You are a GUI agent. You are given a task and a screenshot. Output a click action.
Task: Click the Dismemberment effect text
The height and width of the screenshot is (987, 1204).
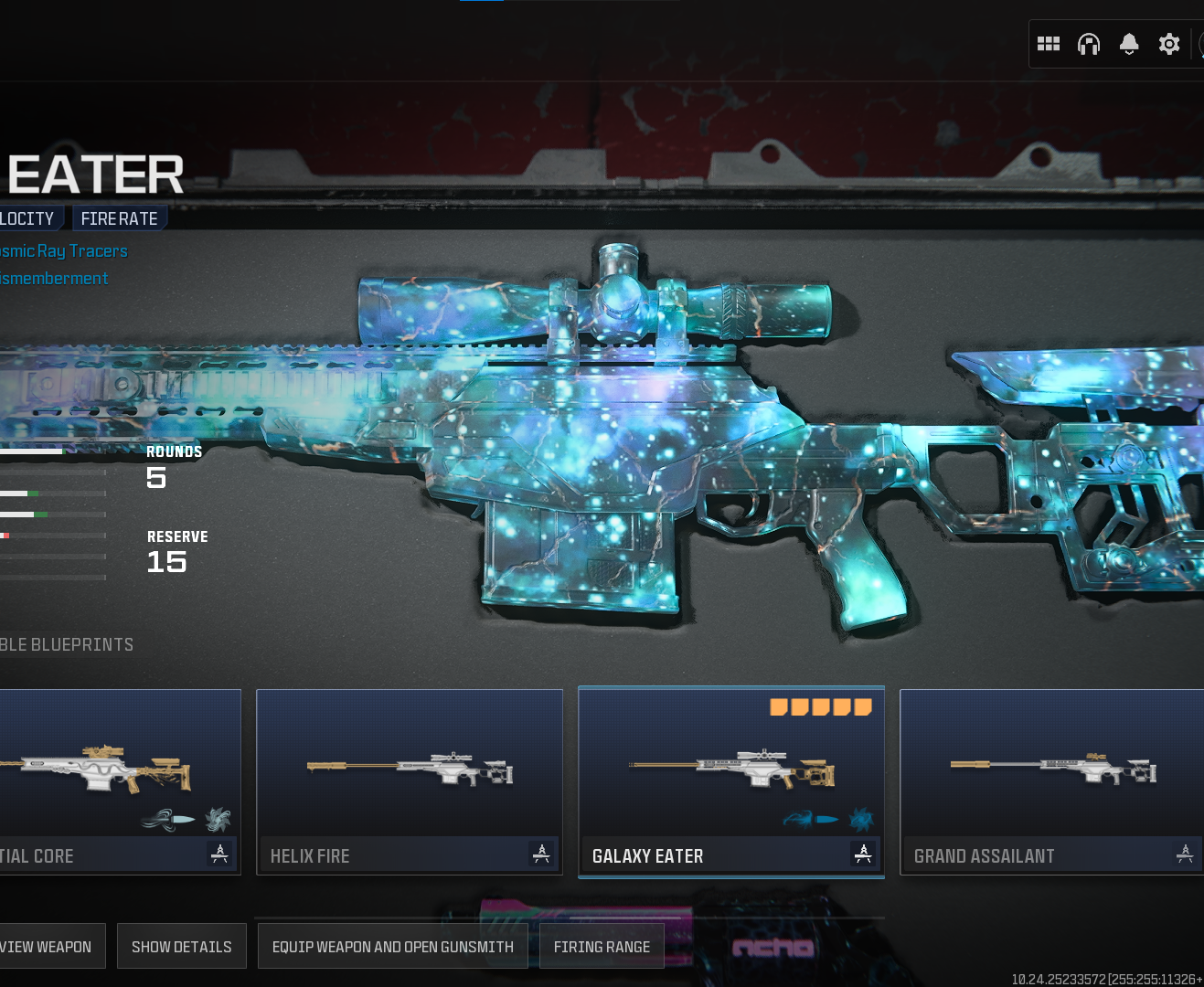[53, 279]
